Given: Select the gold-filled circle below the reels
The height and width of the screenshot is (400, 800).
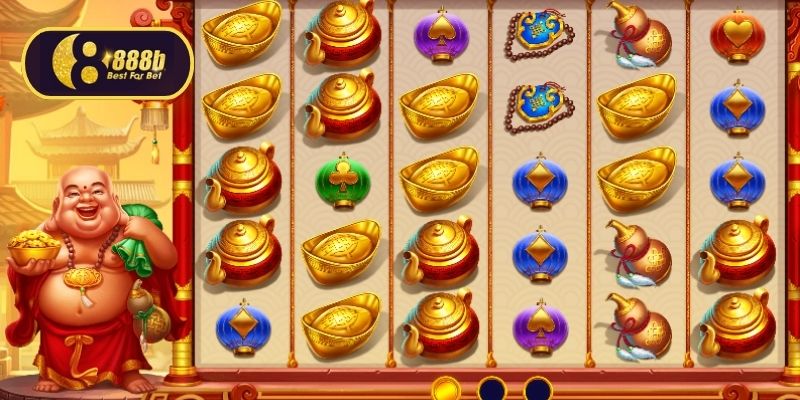Looking at the screenshot, I should pos(446,390).
